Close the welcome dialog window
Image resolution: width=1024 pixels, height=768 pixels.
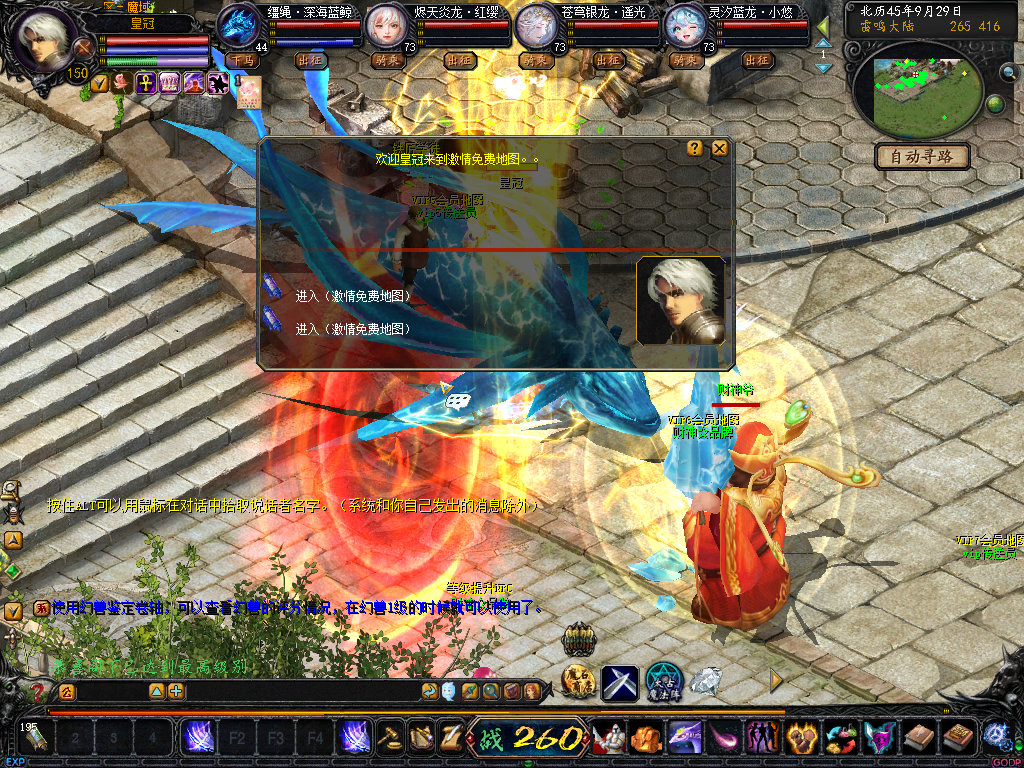[719, 149]
